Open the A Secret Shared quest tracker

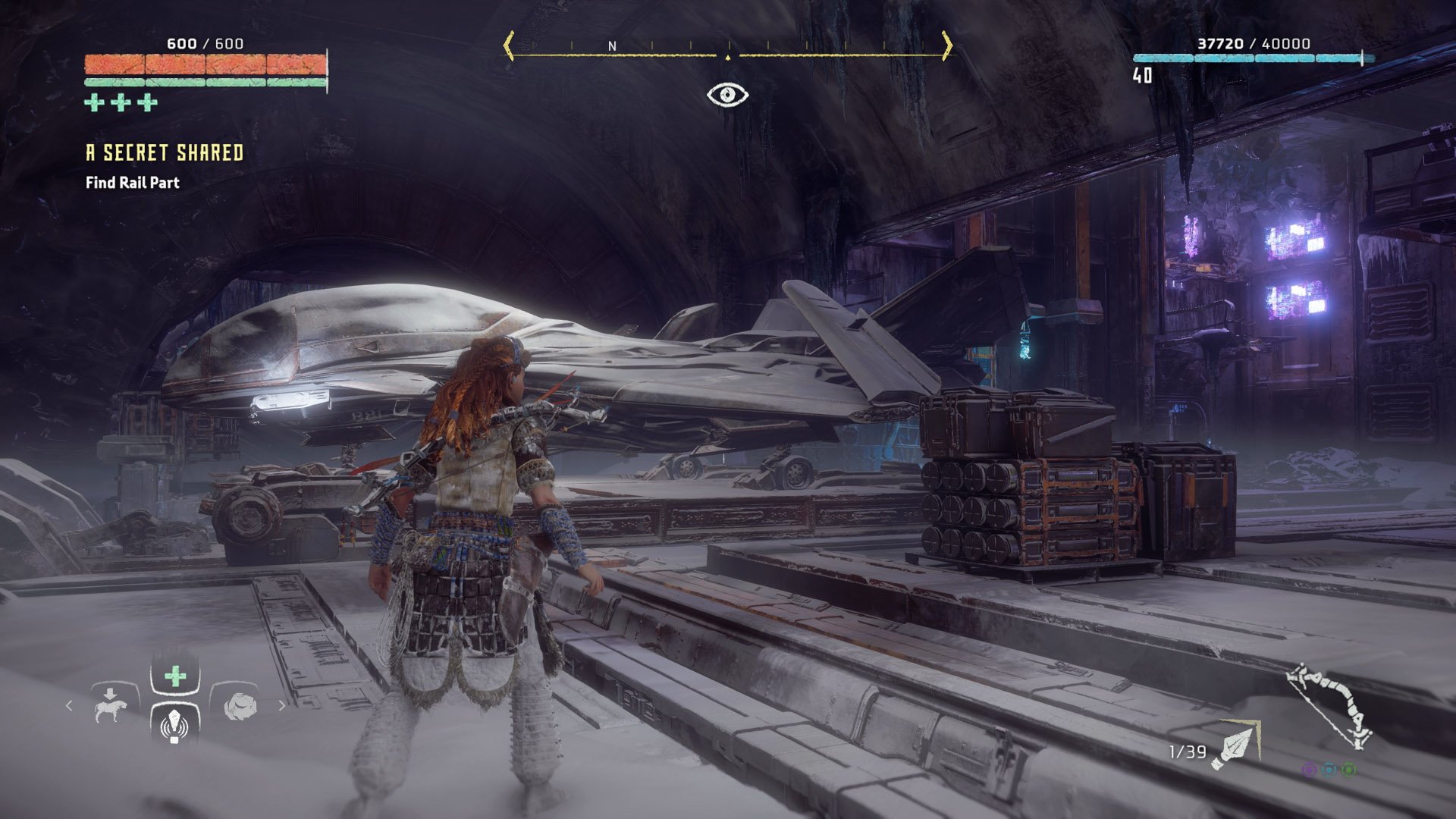click(x=165, y=153)
